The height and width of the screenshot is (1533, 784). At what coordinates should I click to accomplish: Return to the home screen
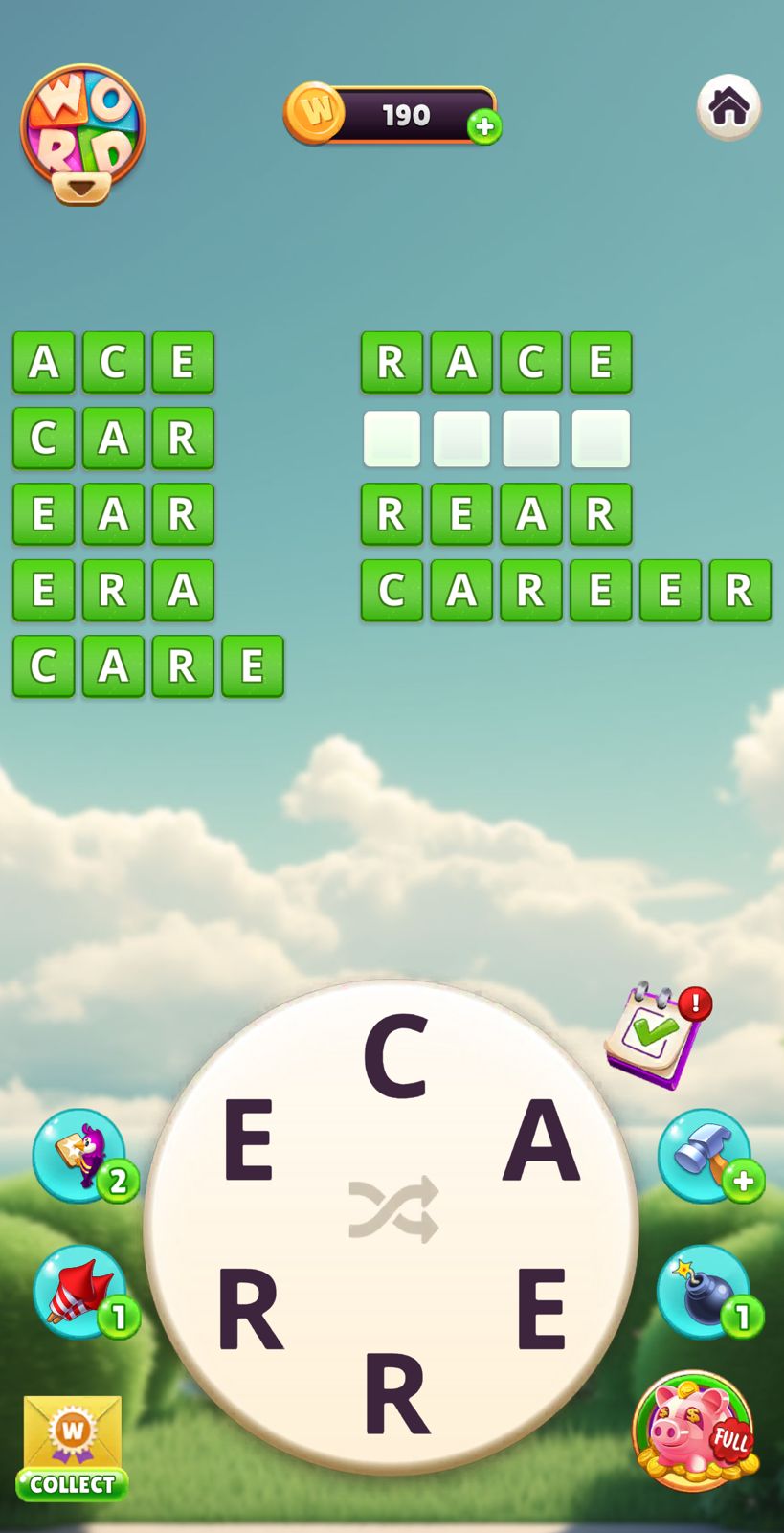[728, 106]
